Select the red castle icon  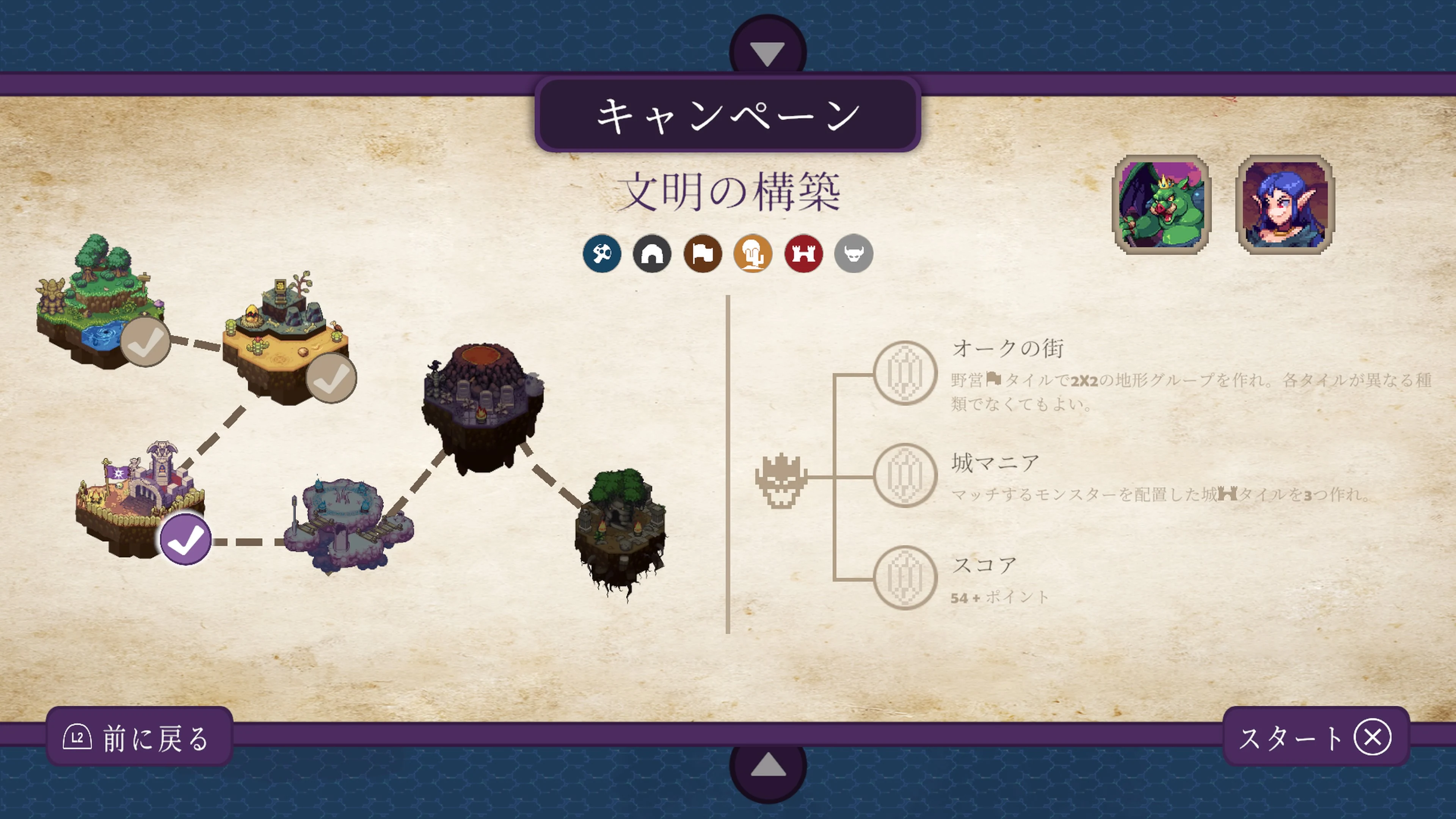pyautogui.click(x=803, y=254)
